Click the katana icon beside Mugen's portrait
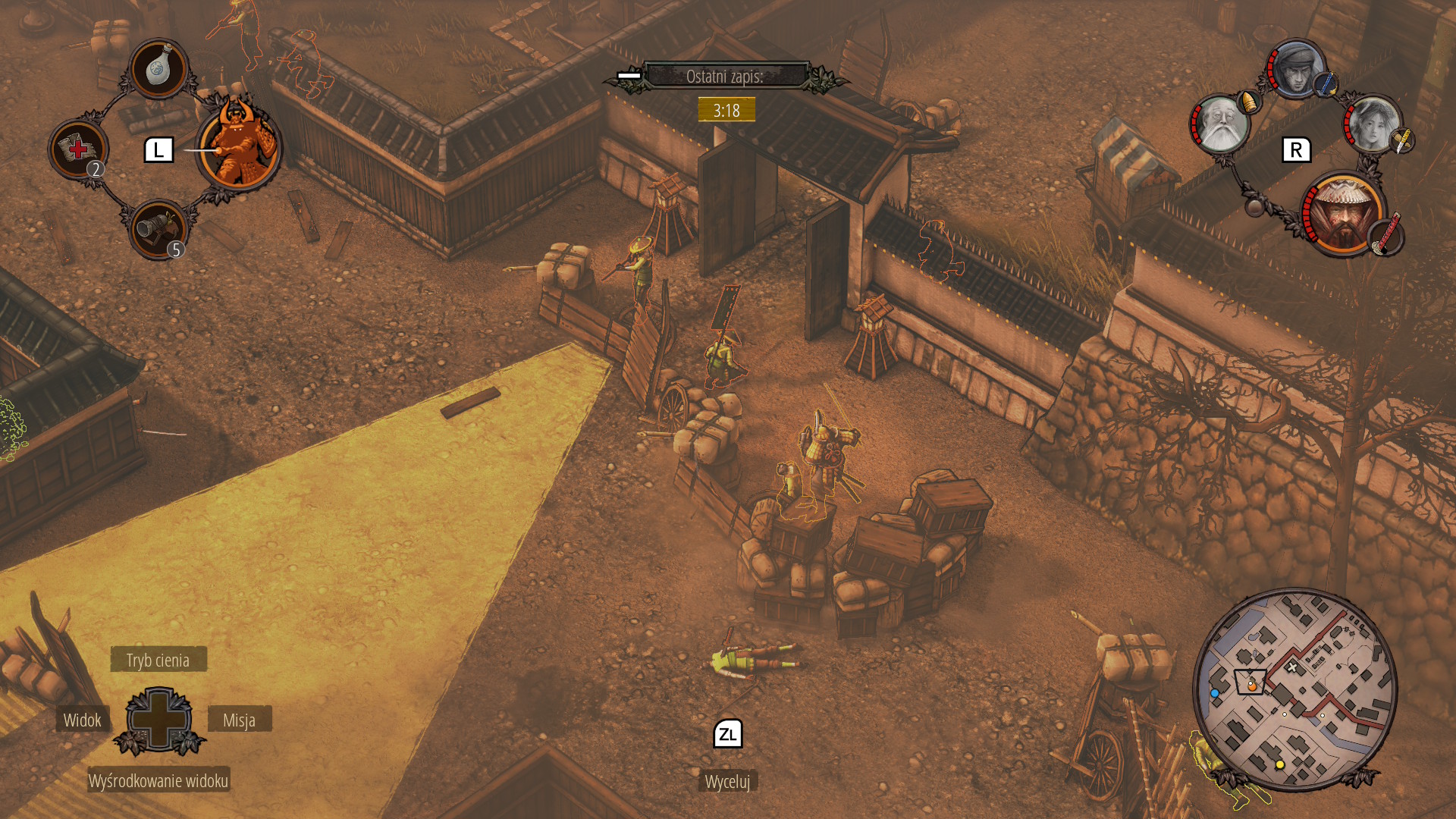 pos(1386,237)
